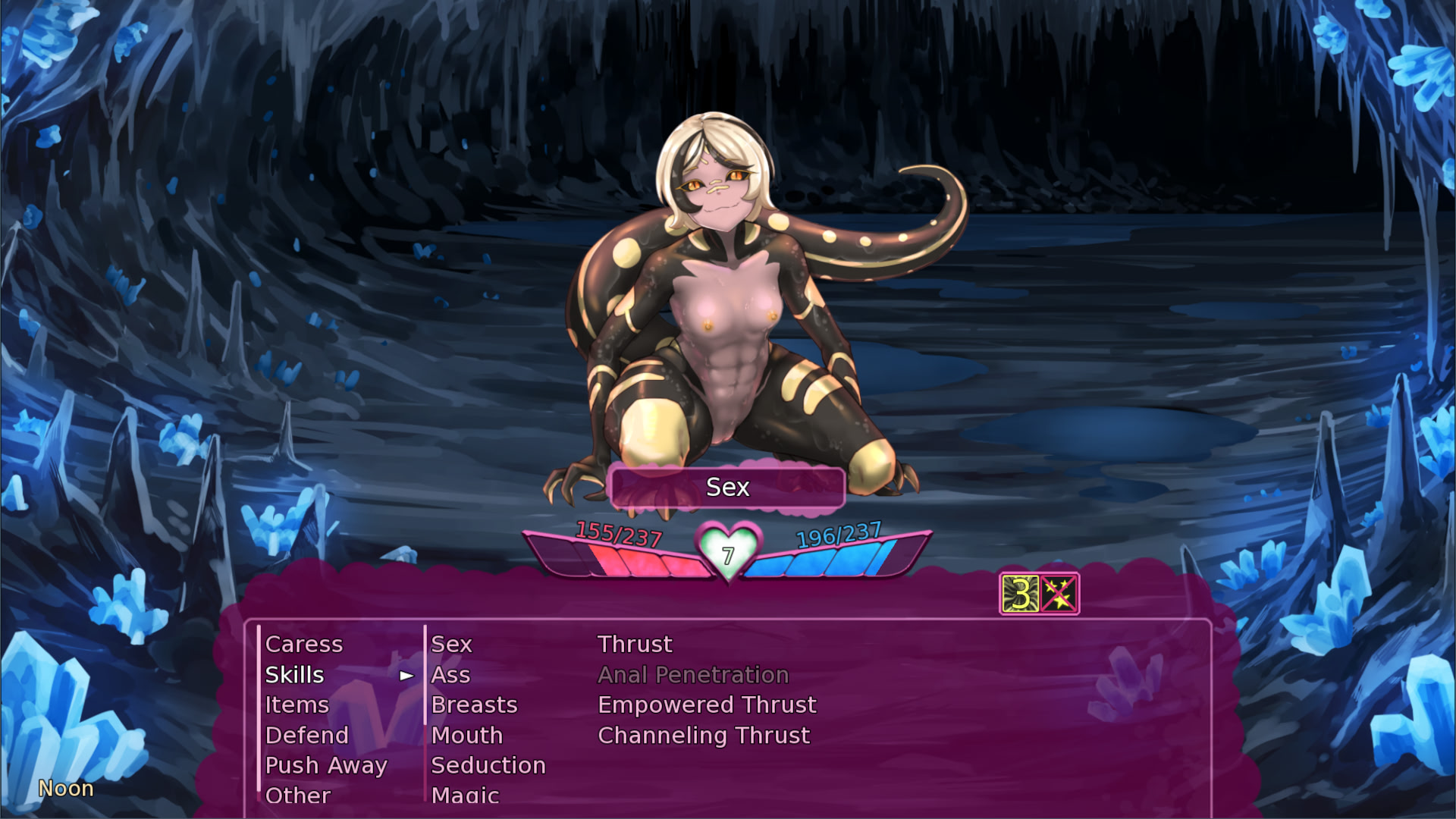Activate the Empowered Thrust skill
The image size is (1456, 819).
tap(707, 705)
